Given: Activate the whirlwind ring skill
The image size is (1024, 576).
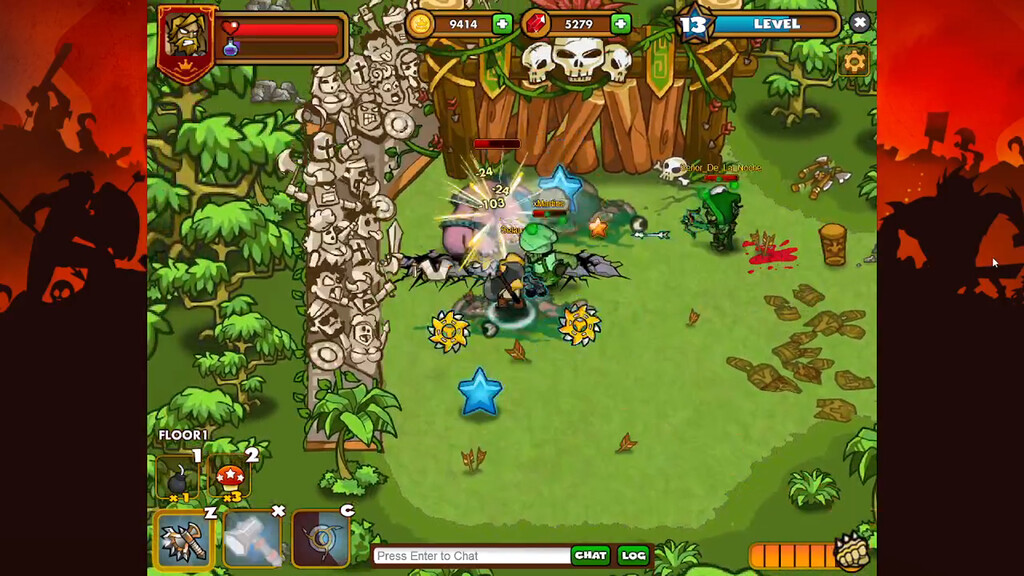Looking at the screenshot, I should 320,539.
